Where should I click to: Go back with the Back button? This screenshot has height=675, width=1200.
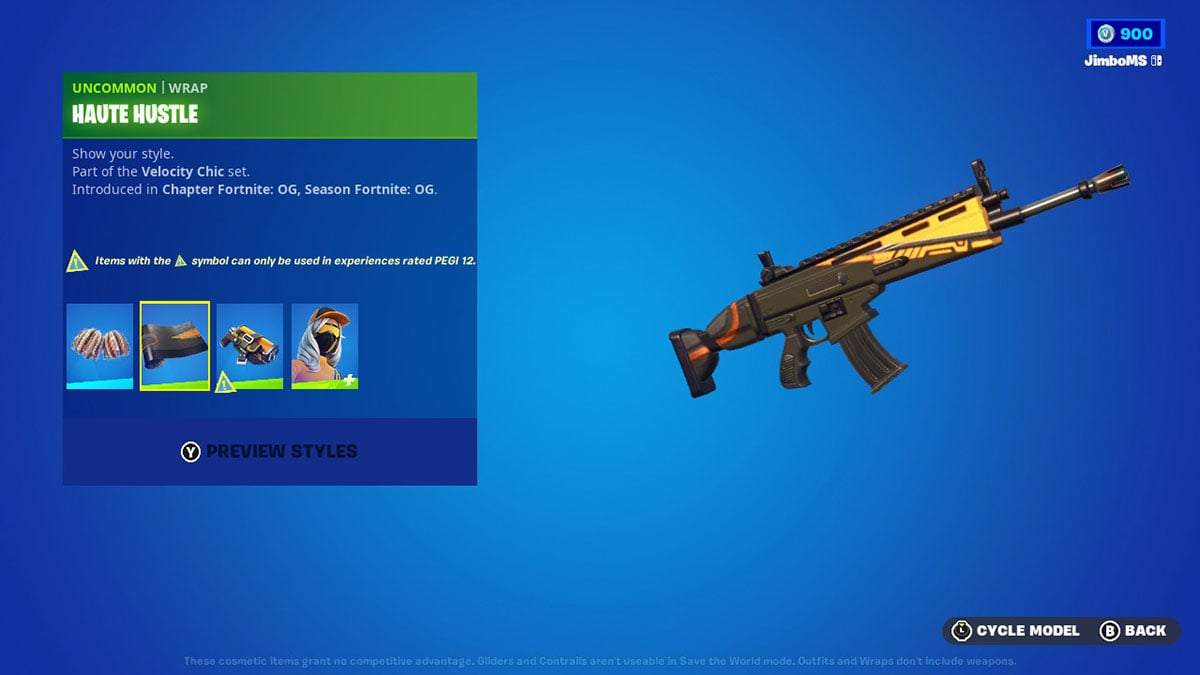click(x=1133, y=630)
